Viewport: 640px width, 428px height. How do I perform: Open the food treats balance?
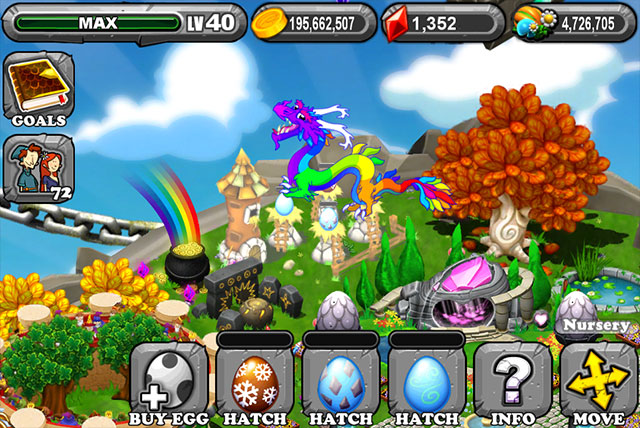coord(574,21)
